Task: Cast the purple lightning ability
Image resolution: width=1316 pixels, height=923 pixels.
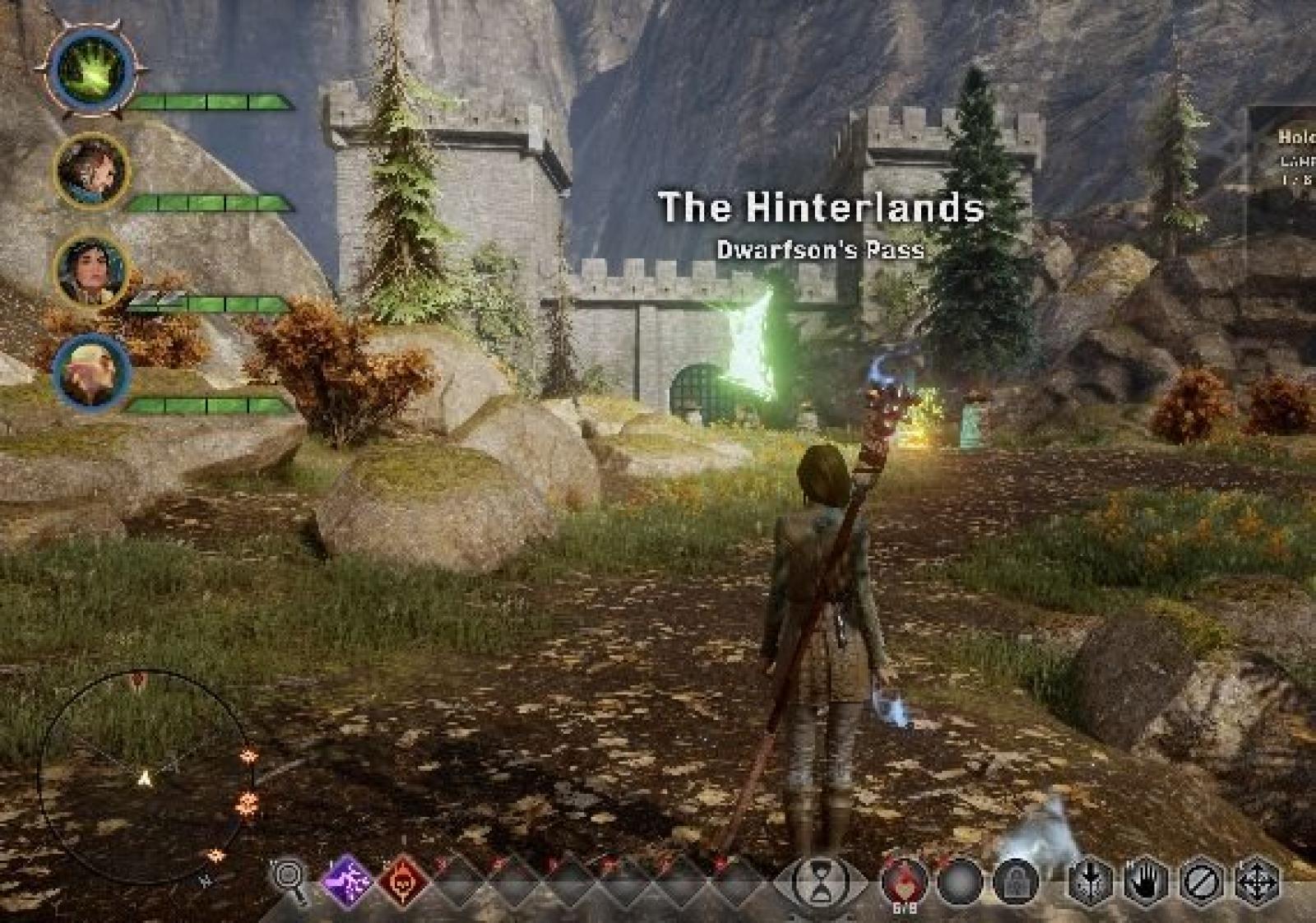Action: pyautogui.click(x=347, y=880)
